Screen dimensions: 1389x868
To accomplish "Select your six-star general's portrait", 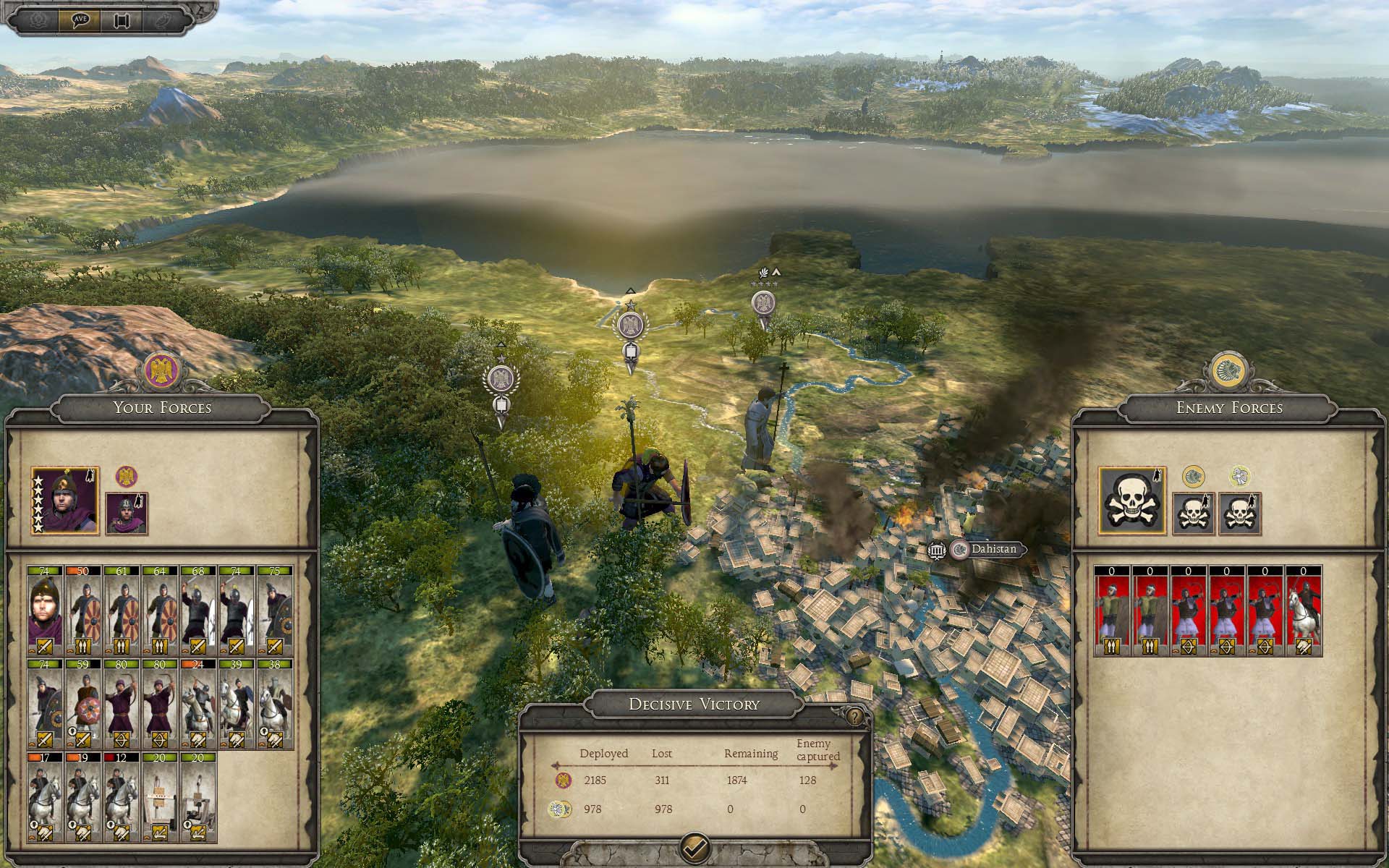I will (65, 501).
